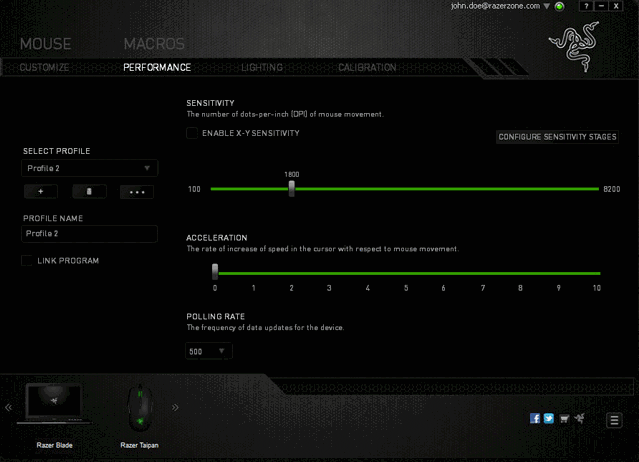Viewport: 639px width, 462px height.
Task: Delete the current profile with trash button
Action: [x=89, y=191]
